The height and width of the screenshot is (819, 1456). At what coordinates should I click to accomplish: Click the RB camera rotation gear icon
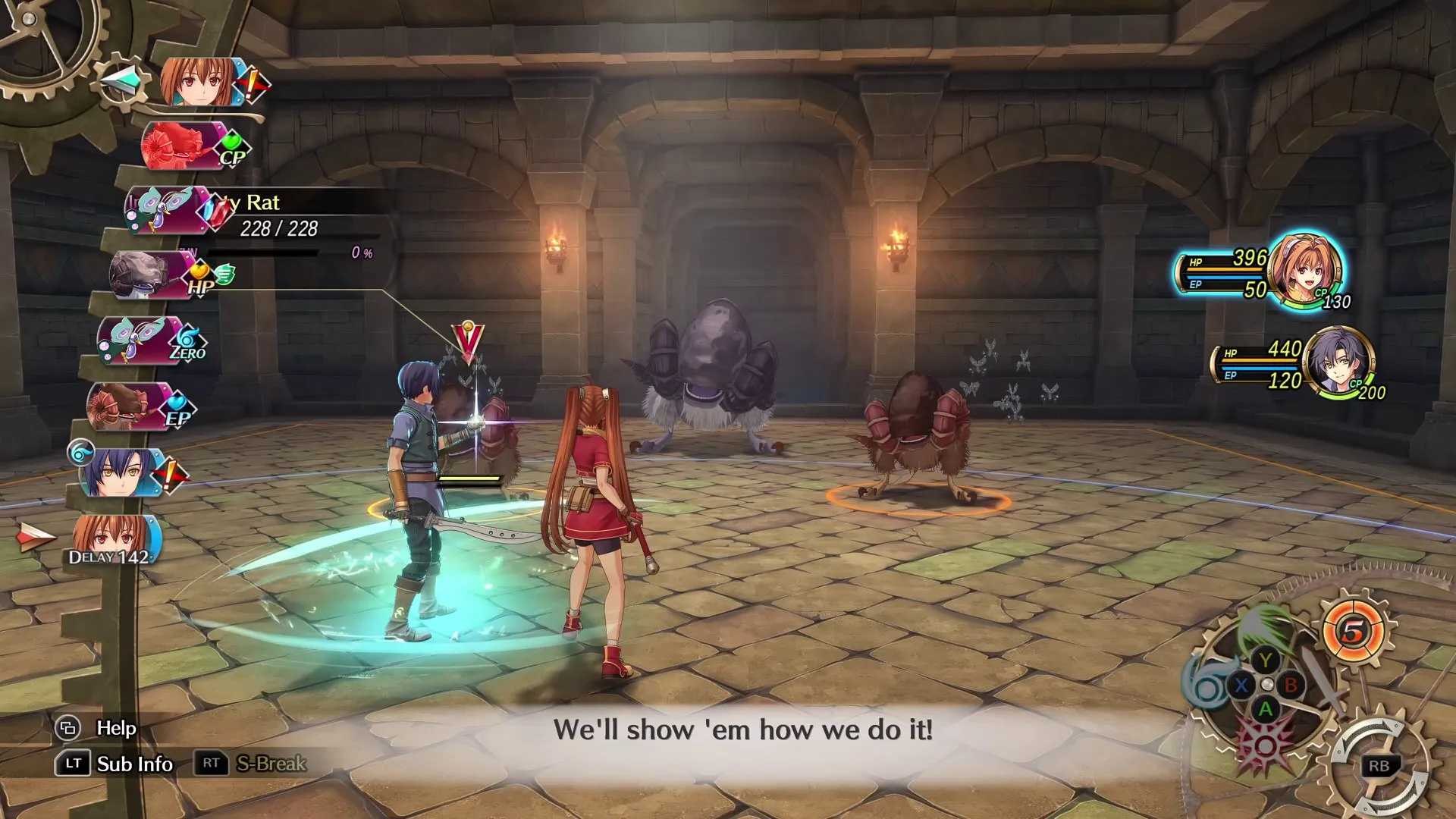tap(1380, 766)
